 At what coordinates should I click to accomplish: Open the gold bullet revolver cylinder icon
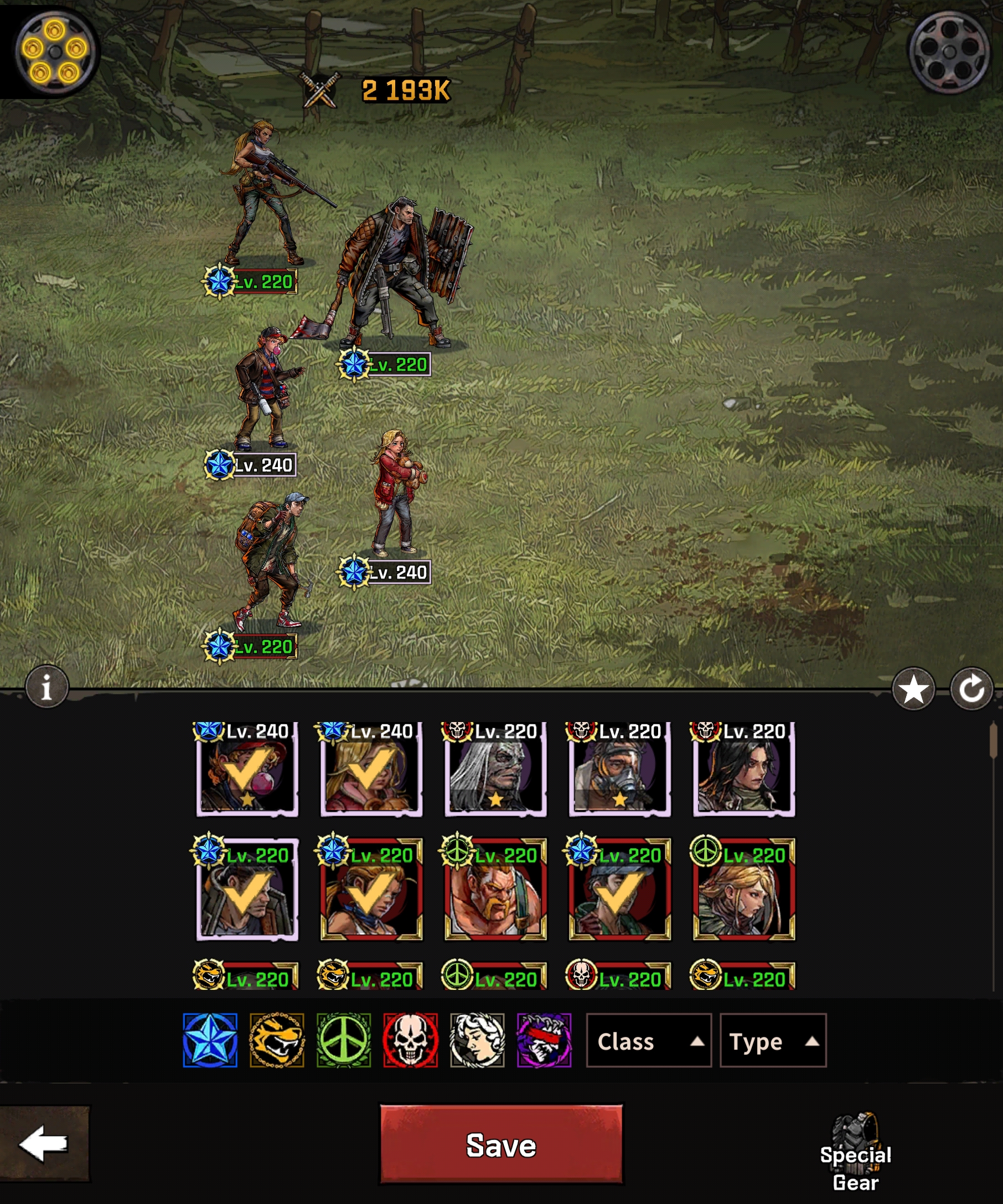click(x=54, y=51)
